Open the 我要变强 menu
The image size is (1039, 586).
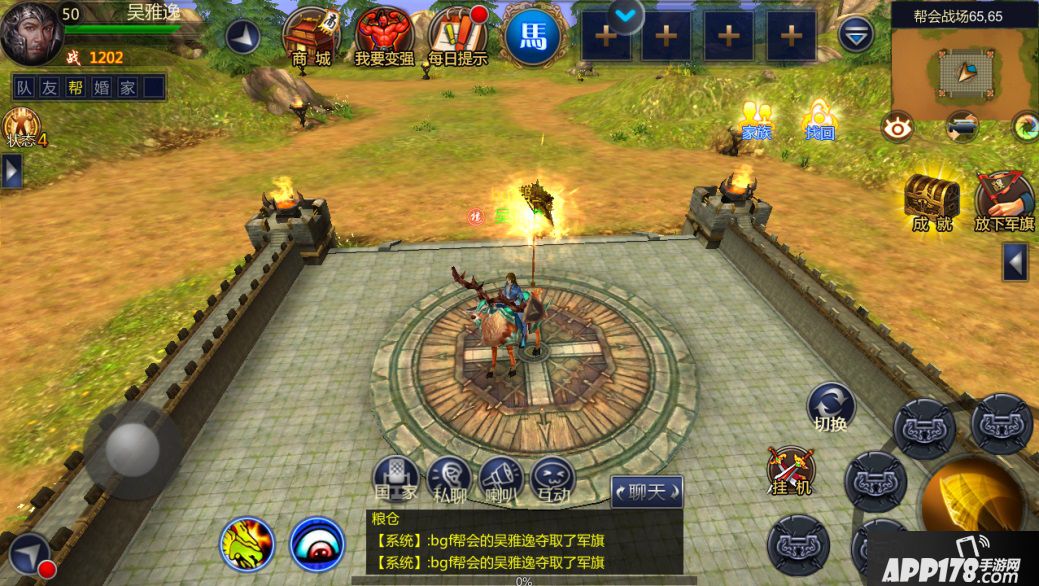[x=384, y=36]
